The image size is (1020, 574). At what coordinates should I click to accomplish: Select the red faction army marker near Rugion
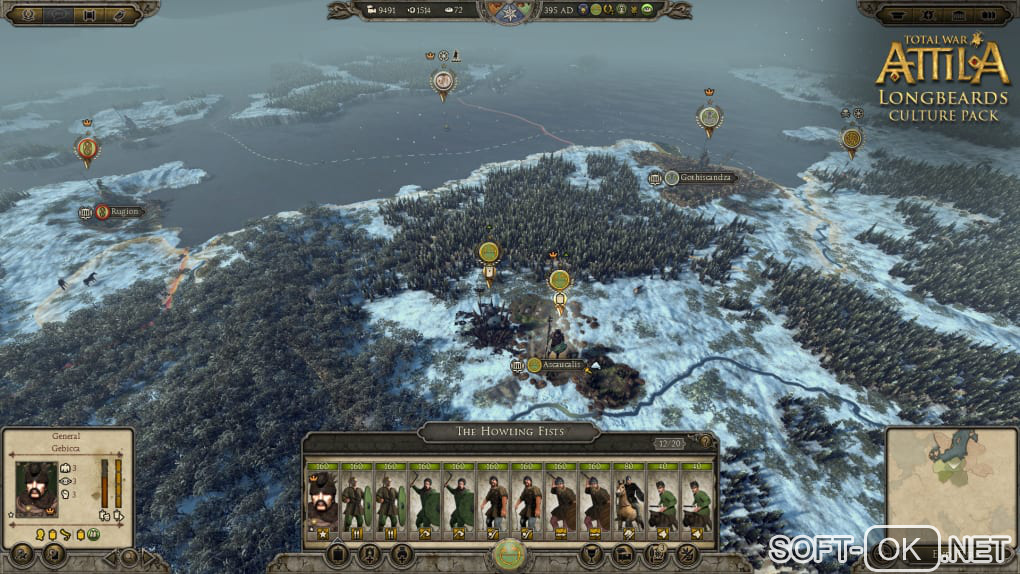coord(87,151)
